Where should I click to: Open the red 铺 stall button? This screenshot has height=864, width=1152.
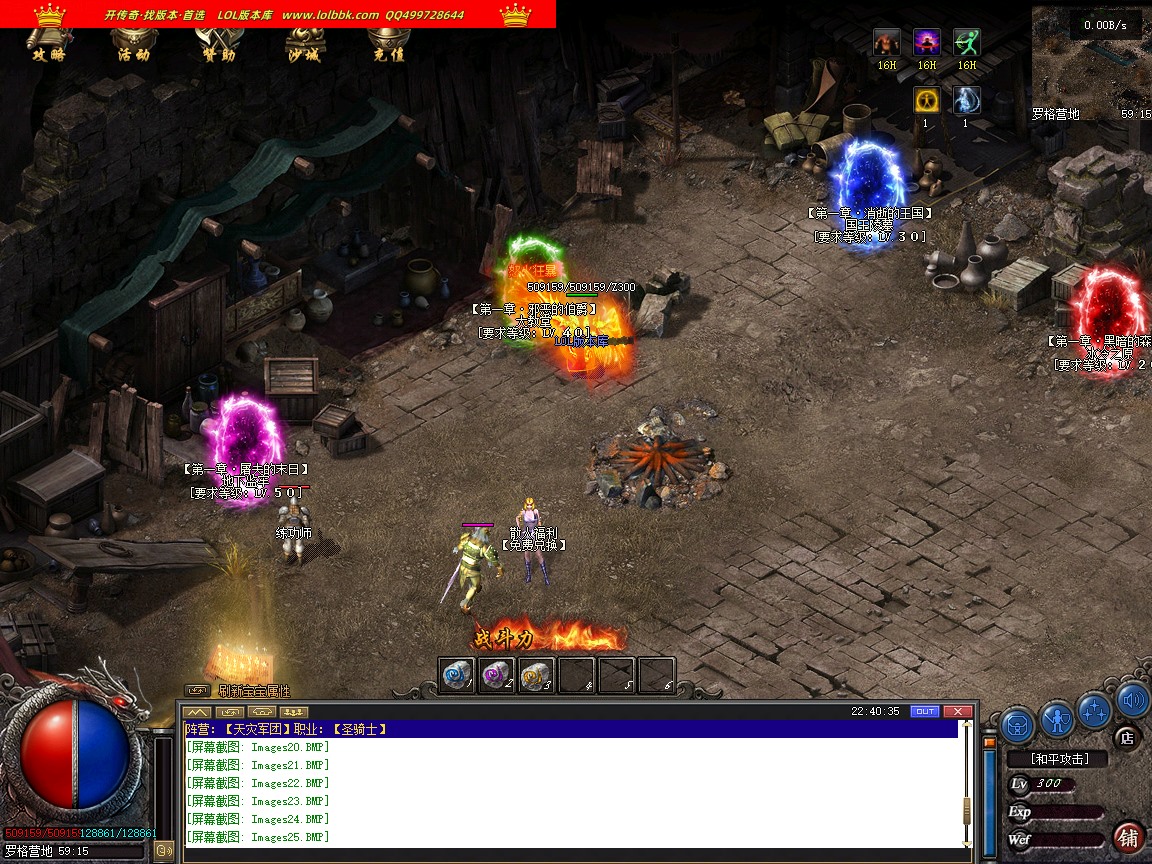tap(1128, 836)
